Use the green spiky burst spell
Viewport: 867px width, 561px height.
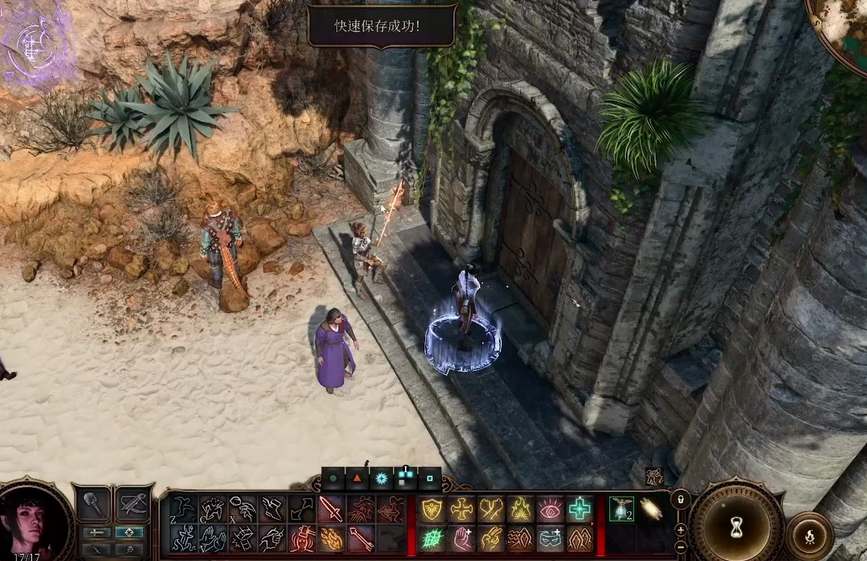pyautogui.click(x=432, y=539)
